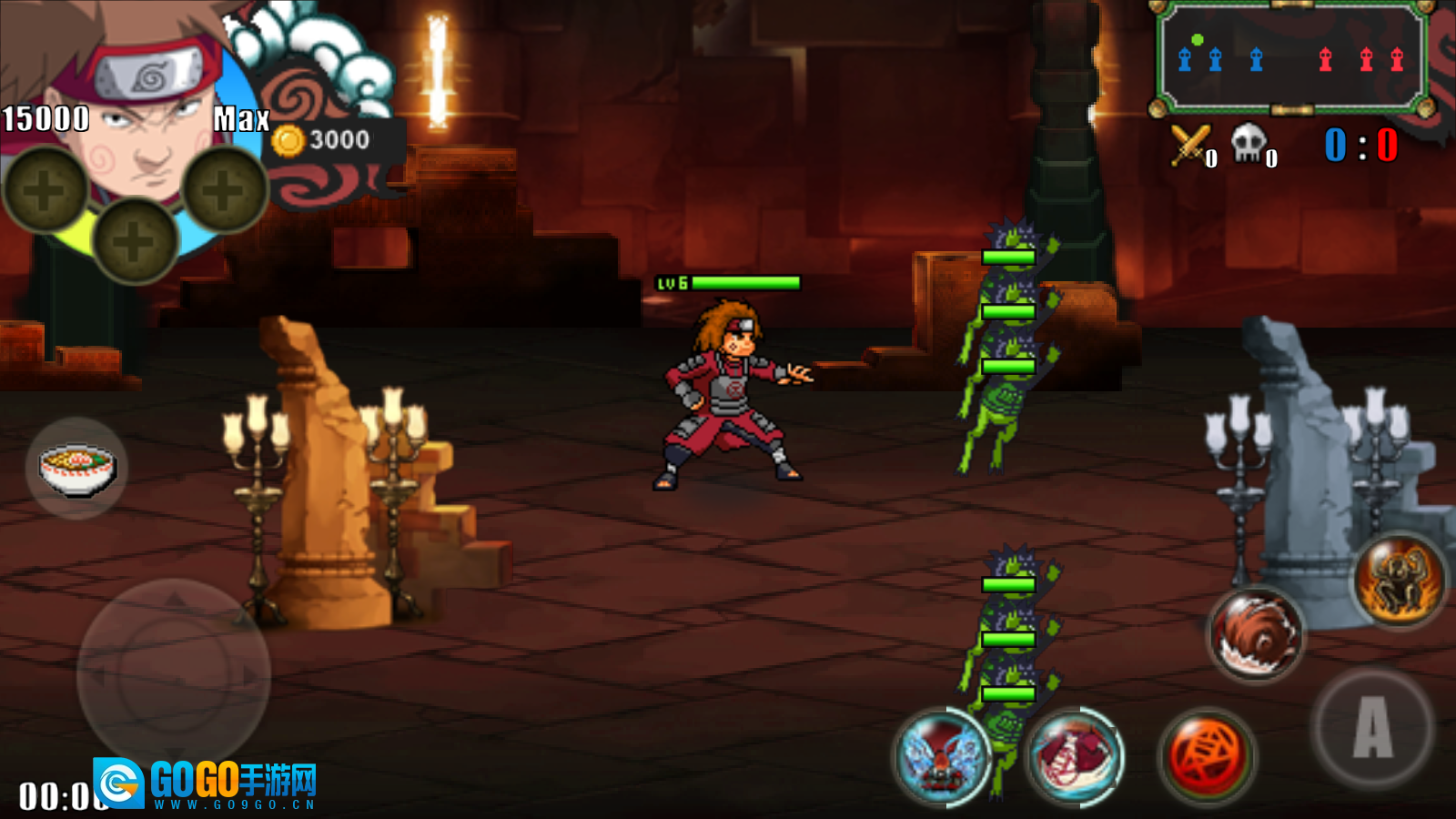This screenshot has height=819, width=1456.
Task: Click the virtual movement joystick
Action: (173, 675)
